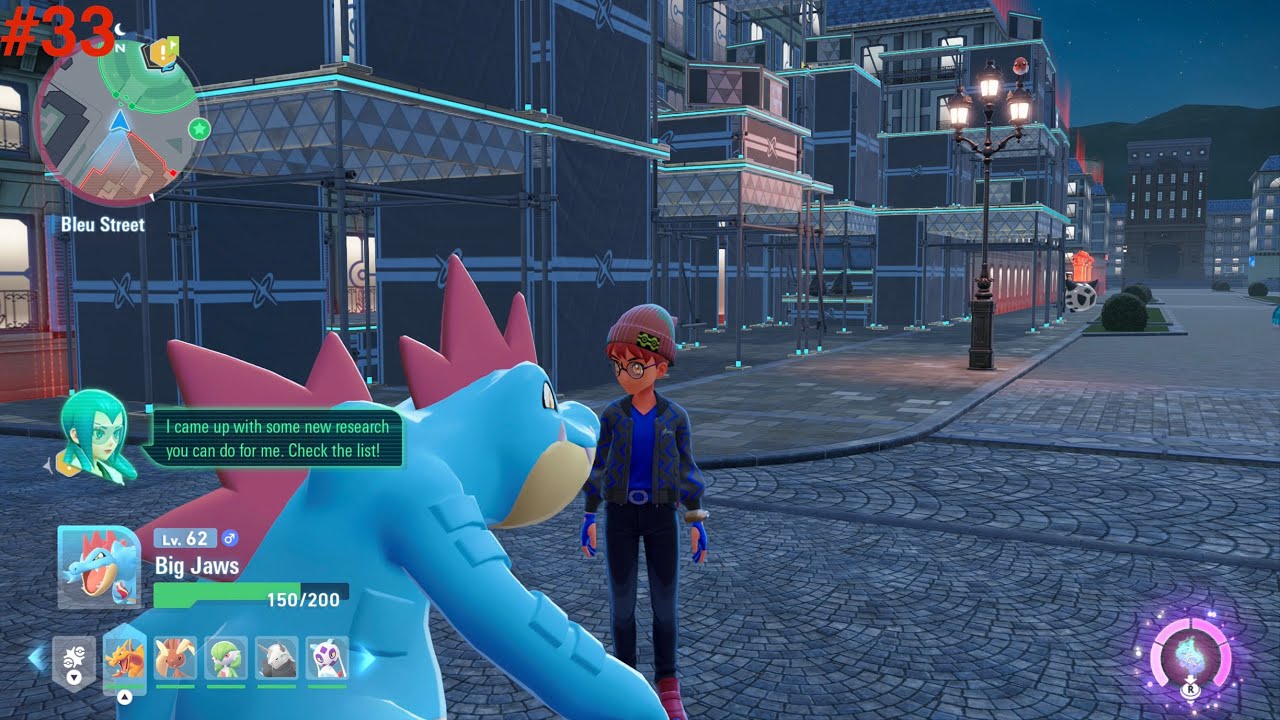Open the research notification message box
Screen dimensions: 1280x720
pos(273,439)
